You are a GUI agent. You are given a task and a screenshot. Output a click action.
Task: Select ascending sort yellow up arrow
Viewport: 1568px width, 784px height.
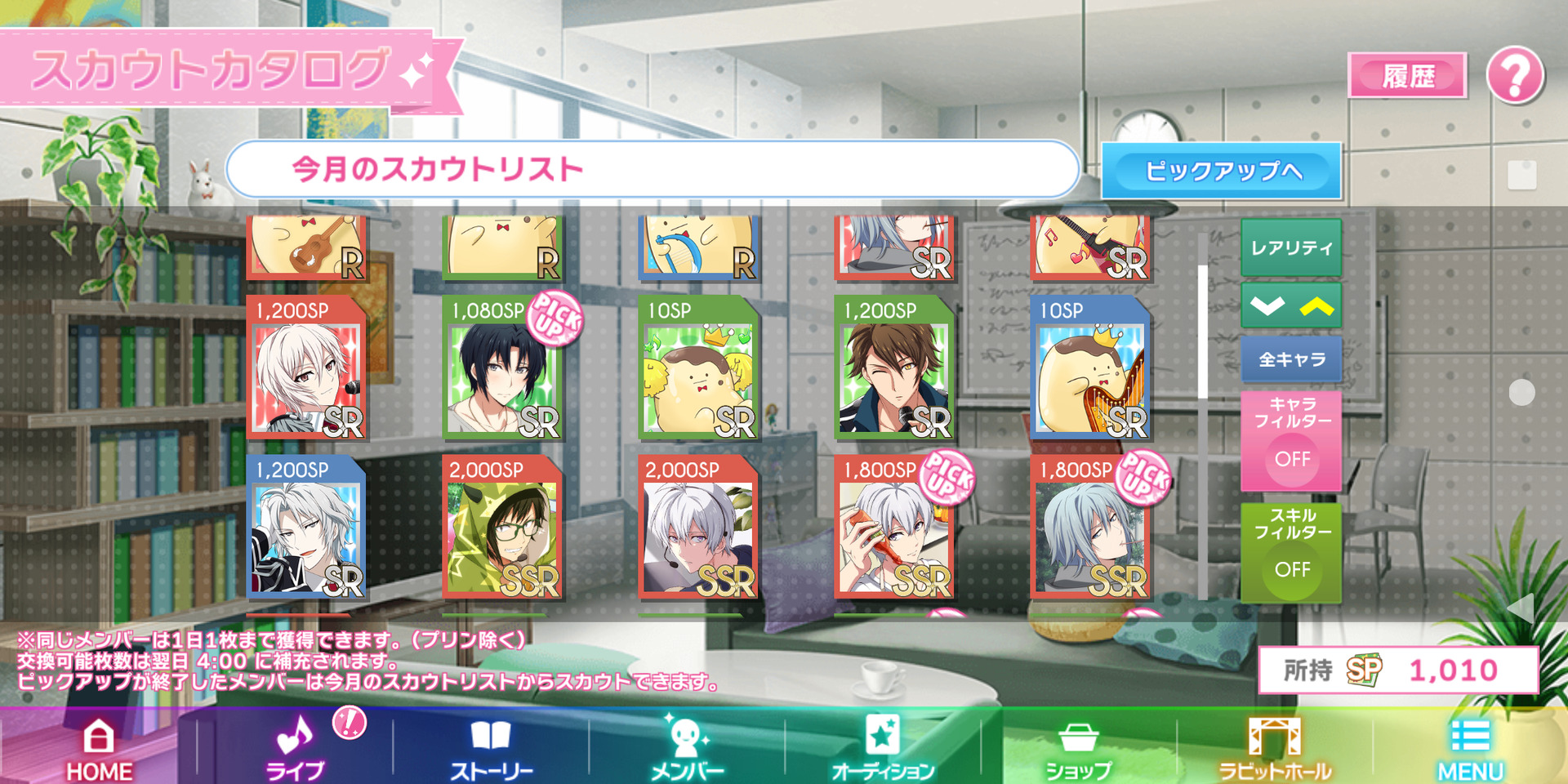[1316, 306]
